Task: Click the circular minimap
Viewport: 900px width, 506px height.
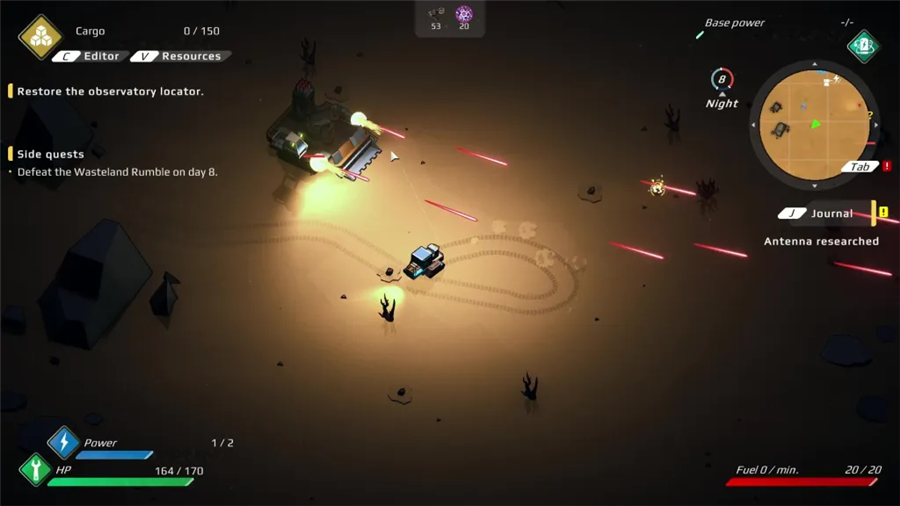Action: (x=814, y=125)
